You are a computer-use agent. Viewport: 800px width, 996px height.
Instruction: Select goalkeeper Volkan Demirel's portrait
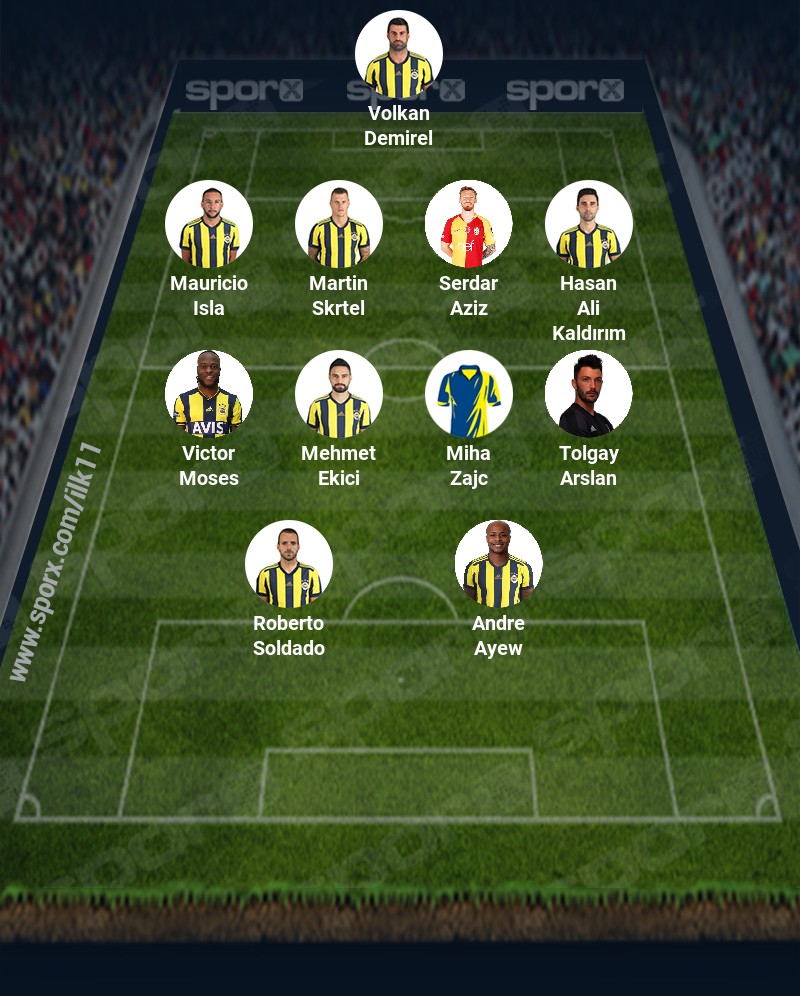pyautogui.click(x=399, y=55)
